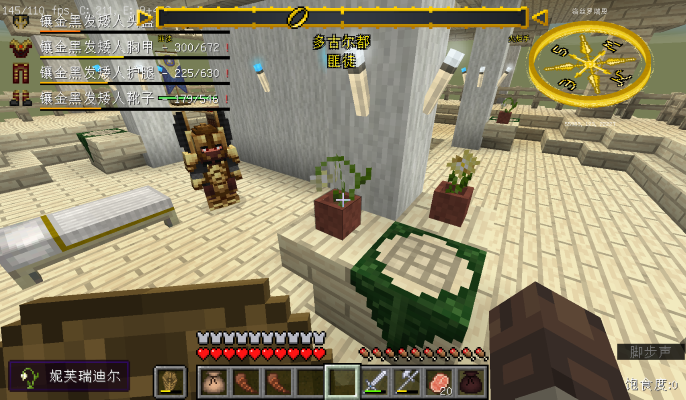
Task: Click the dwarven boots armor icon
Action: tap(20, 98)
